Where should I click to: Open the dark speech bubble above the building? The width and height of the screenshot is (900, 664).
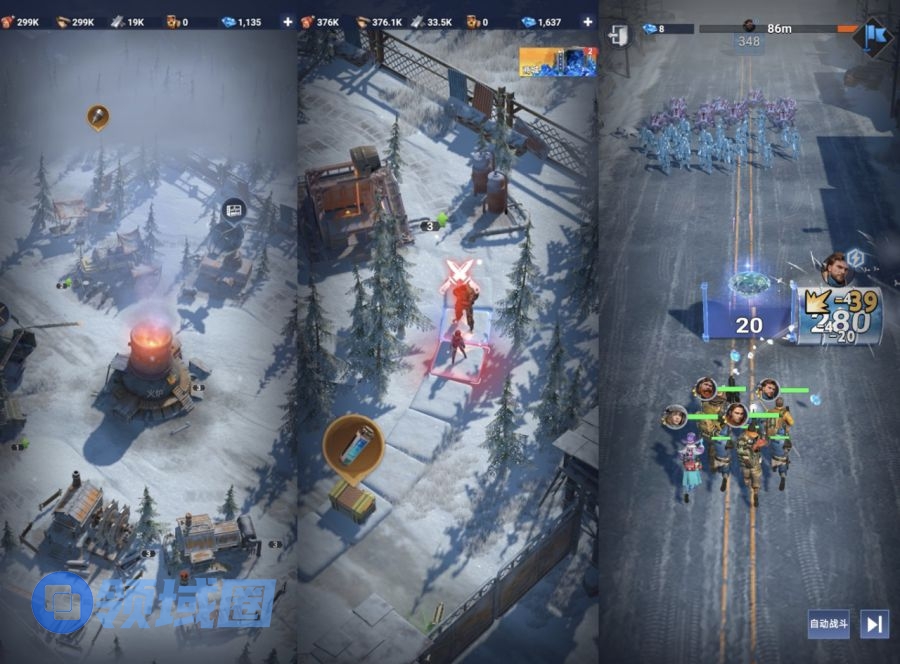coord(234,211)
